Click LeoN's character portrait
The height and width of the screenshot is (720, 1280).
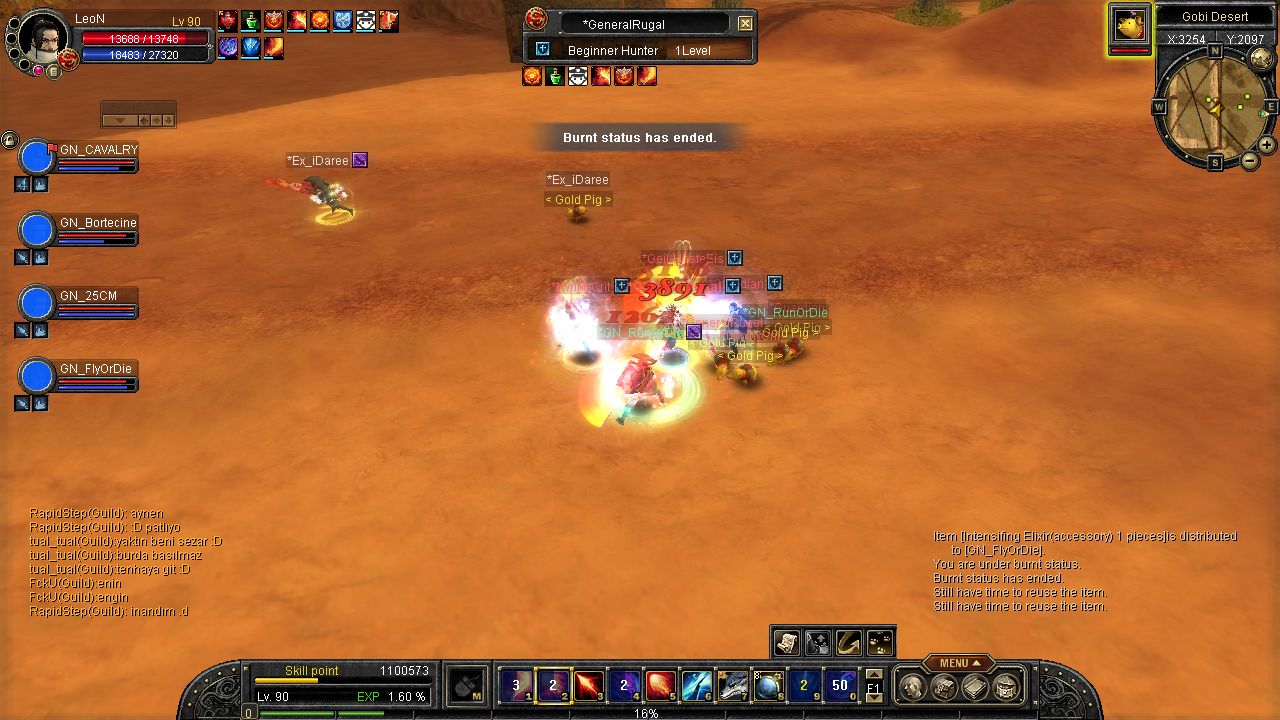pos(43,38)
